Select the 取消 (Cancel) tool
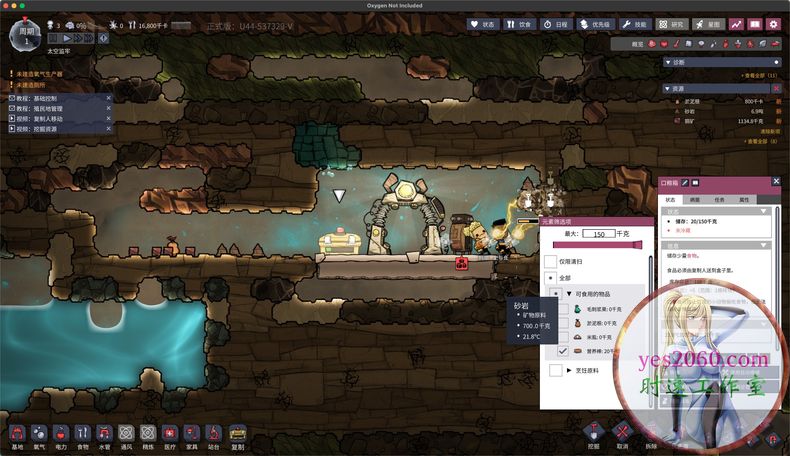Image resolution: width=790 pixels, height=456 pixels. (x=622, y=432)
